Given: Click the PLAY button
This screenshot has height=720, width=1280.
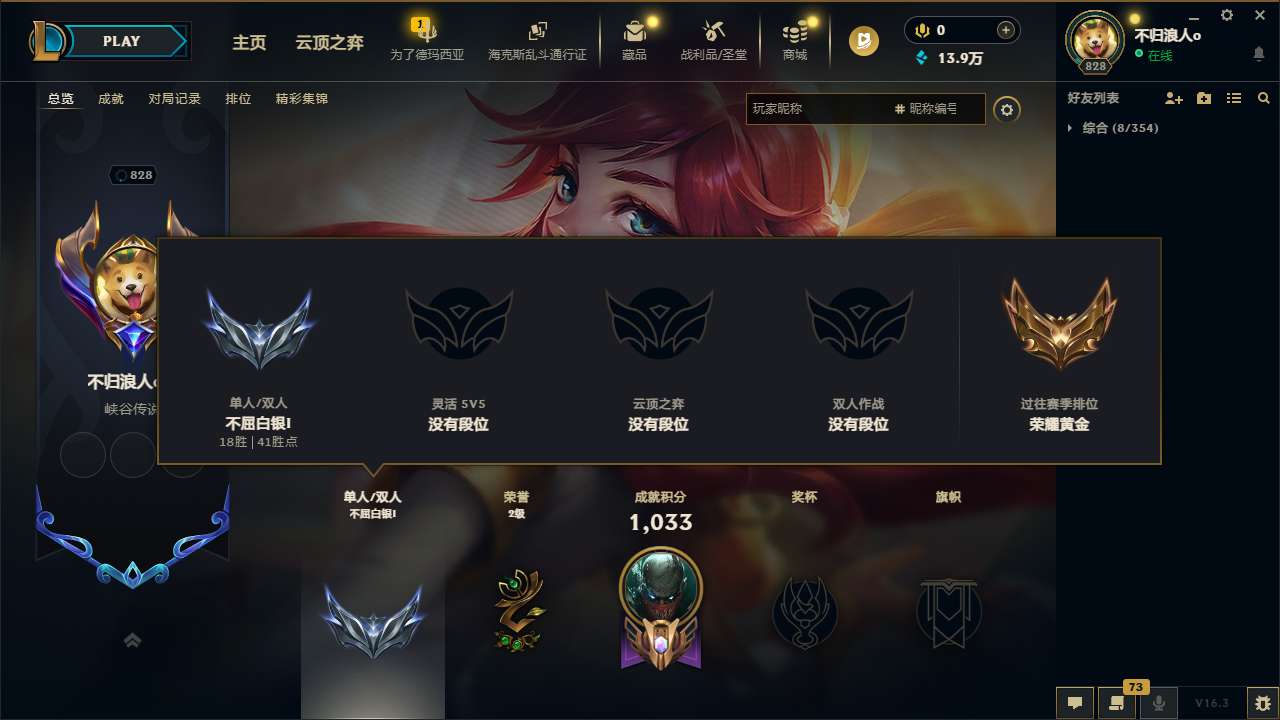Looking at the screenshot, I should pyautogui.click(x=122, y=41).
